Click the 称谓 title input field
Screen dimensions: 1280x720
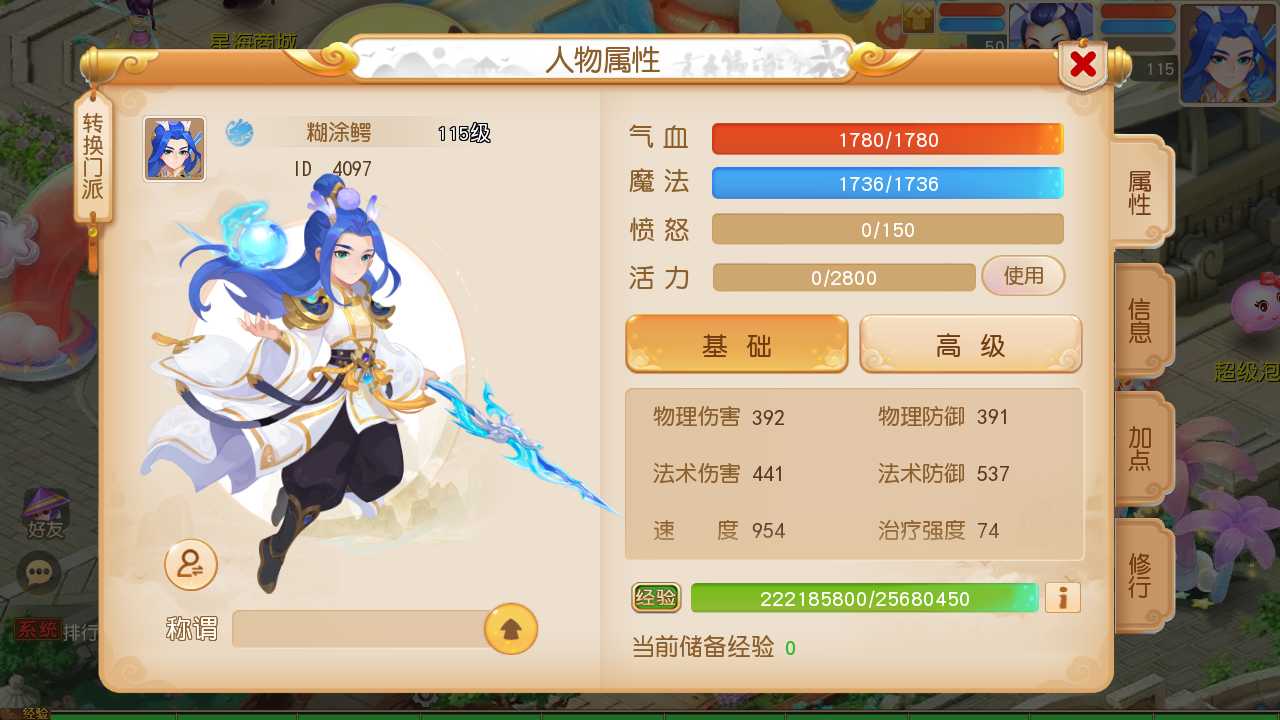point(360,628)
